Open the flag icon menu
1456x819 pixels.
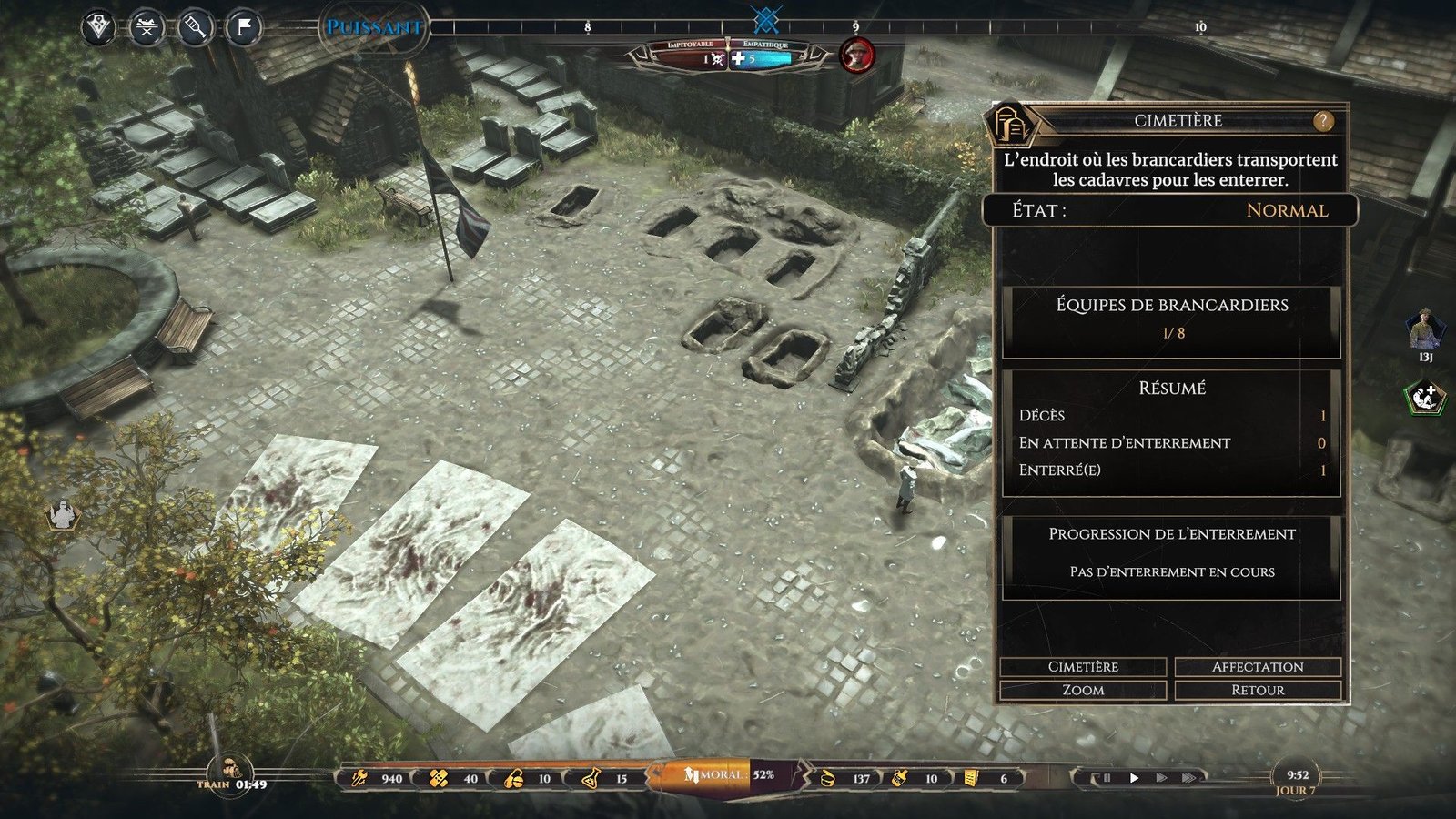(243, 28)
